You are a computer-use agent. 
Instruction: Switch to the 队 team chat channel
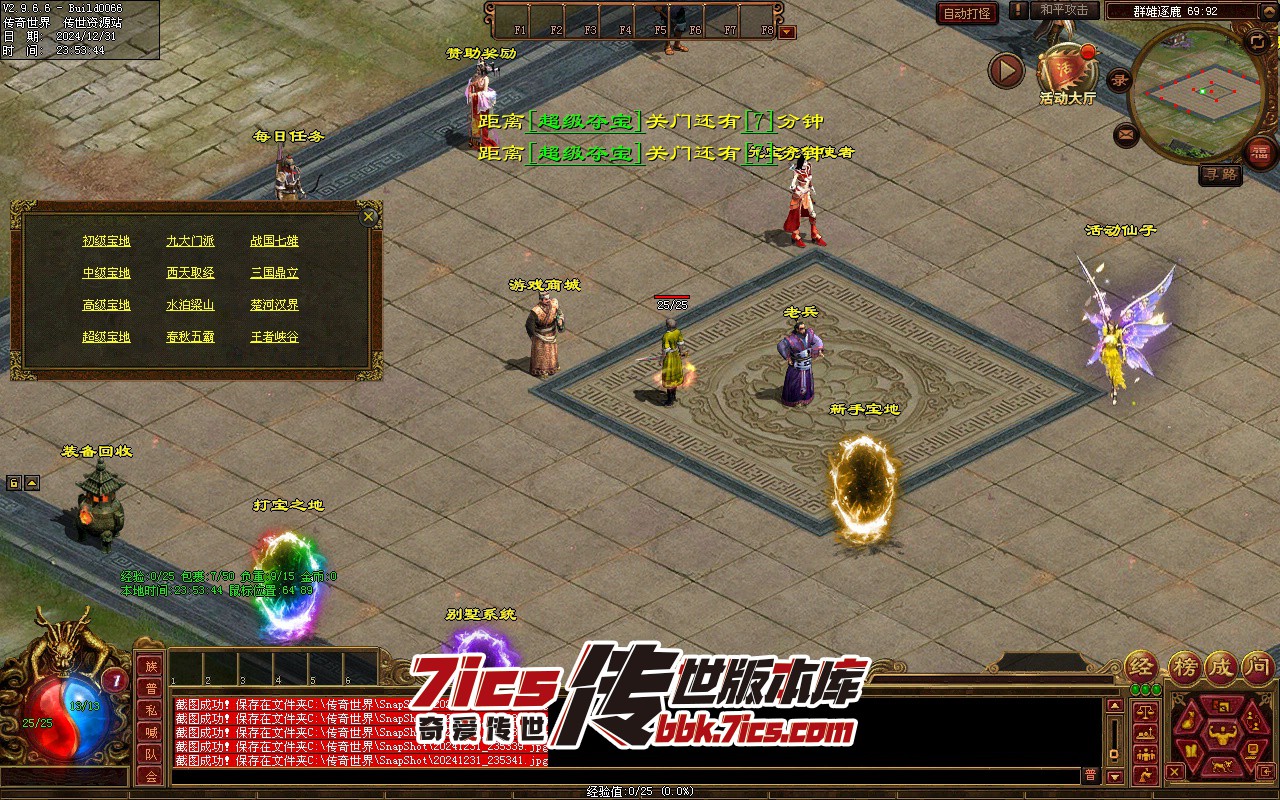(x=150, y=754)
